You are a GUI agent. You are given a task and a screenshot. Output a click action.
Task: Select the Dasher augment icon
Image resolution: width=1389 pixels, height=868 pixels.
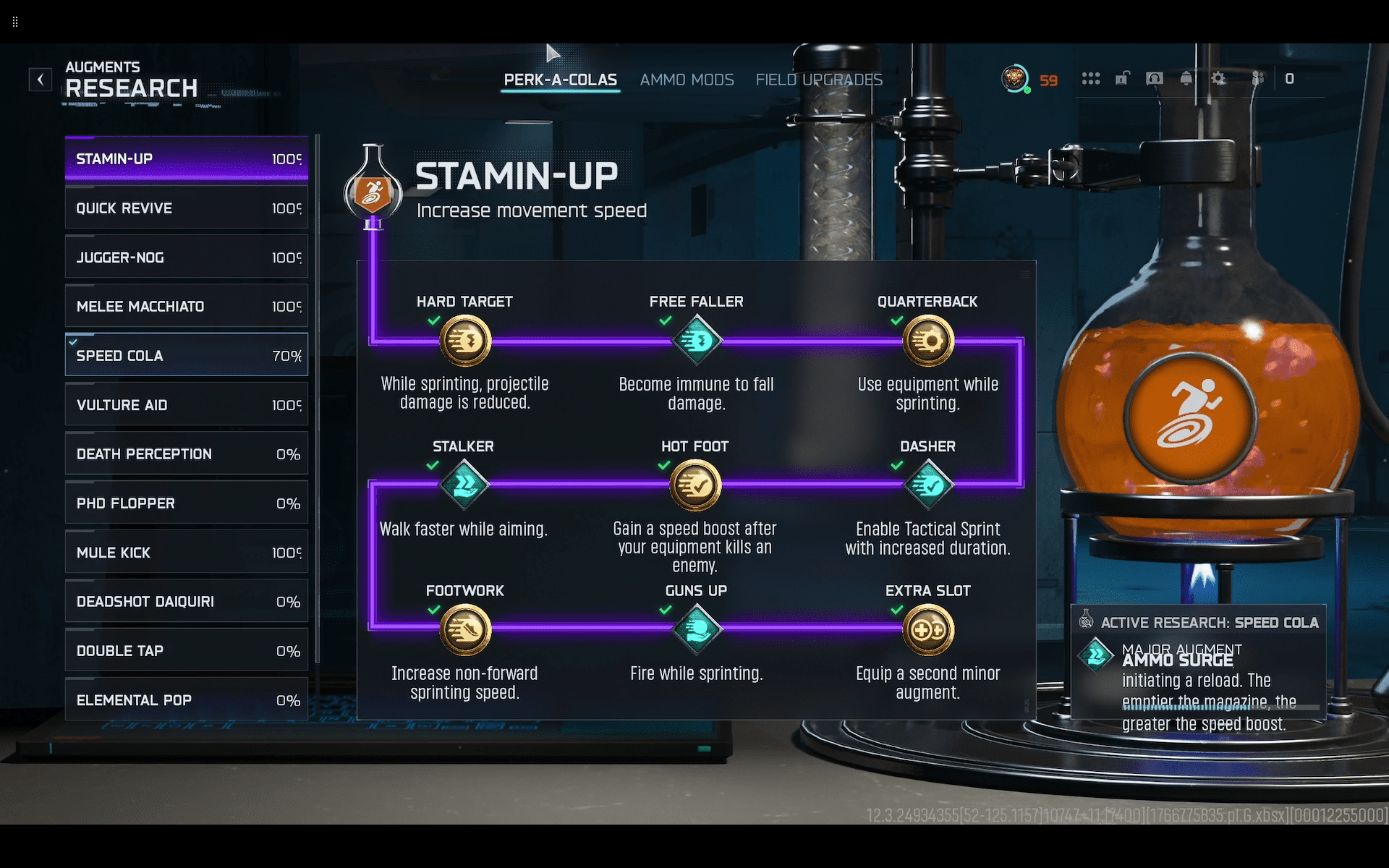(x=928, y=485)
